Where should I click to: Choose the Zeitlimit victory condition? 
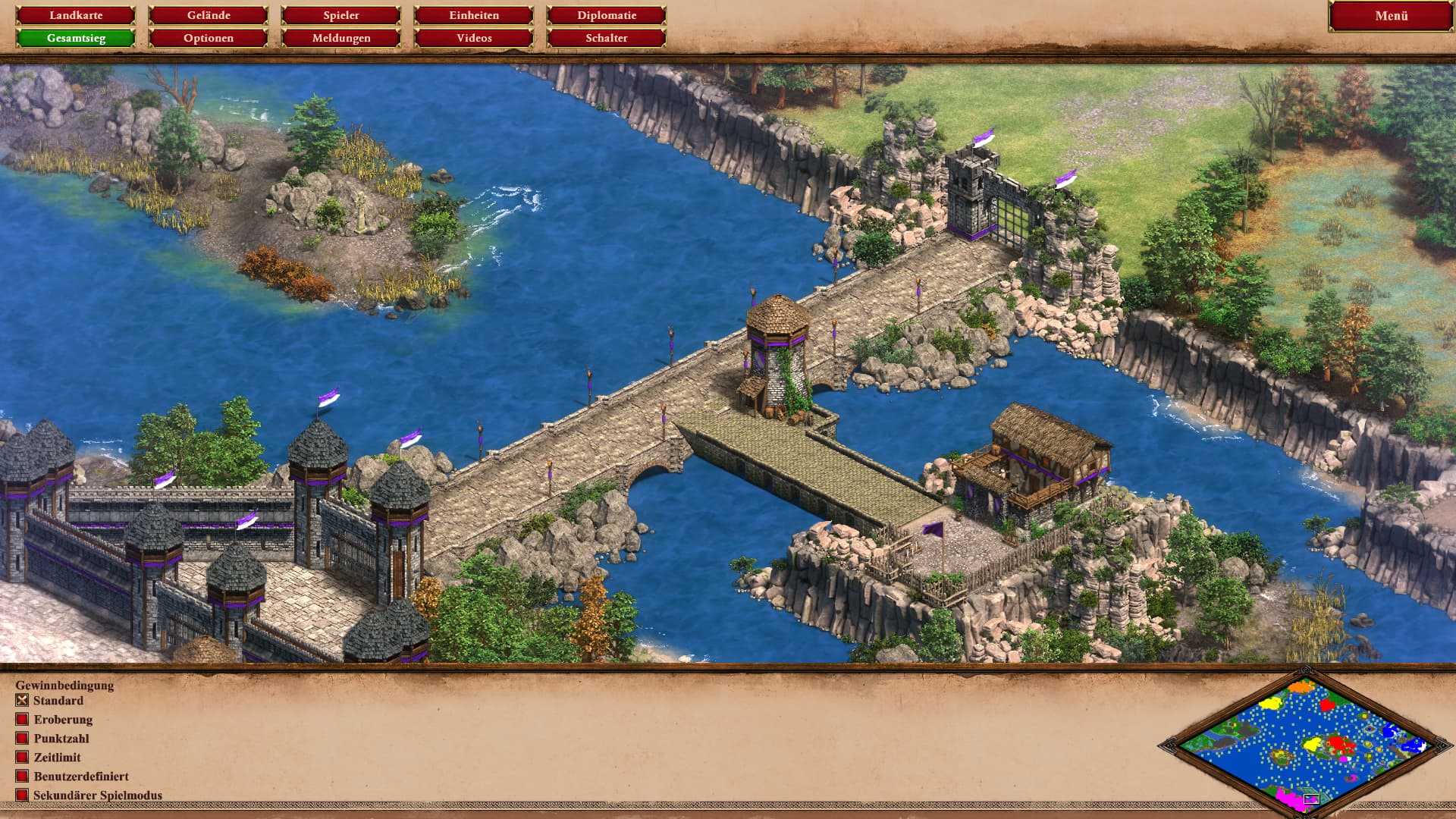[x=22, y=758]
